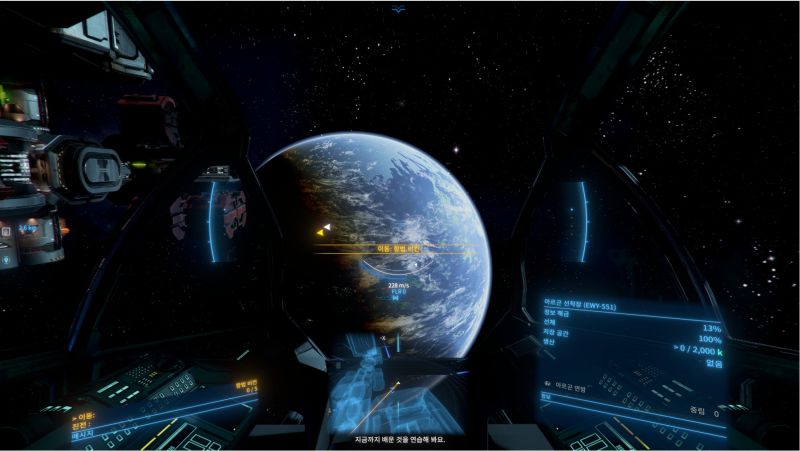Click the 이동 mission objective entry

[x=85, y=412]
